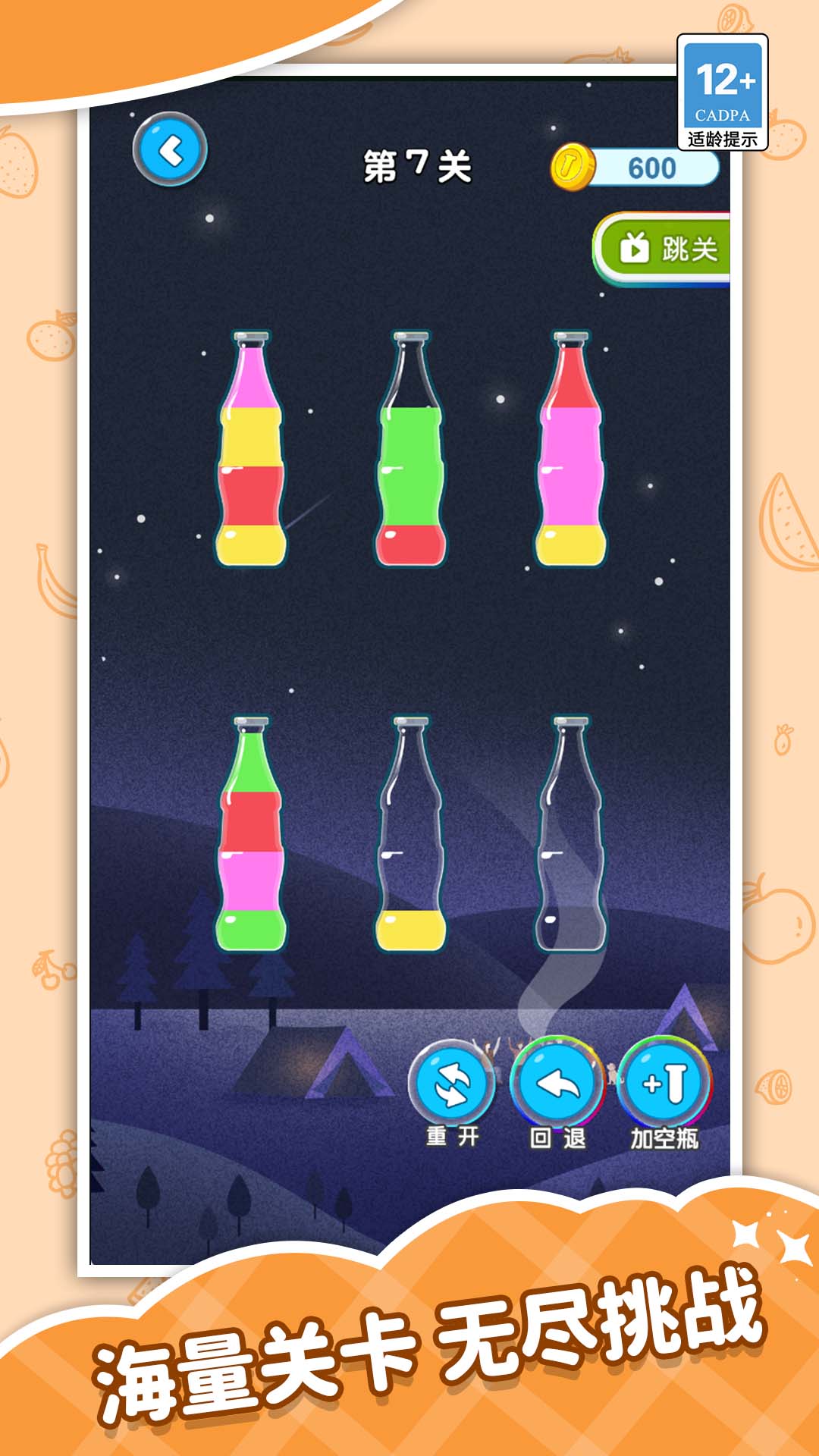Choose the bottle with green over red liquid
The height and width of the screenshot is (1456, 819).
point(411,450)
